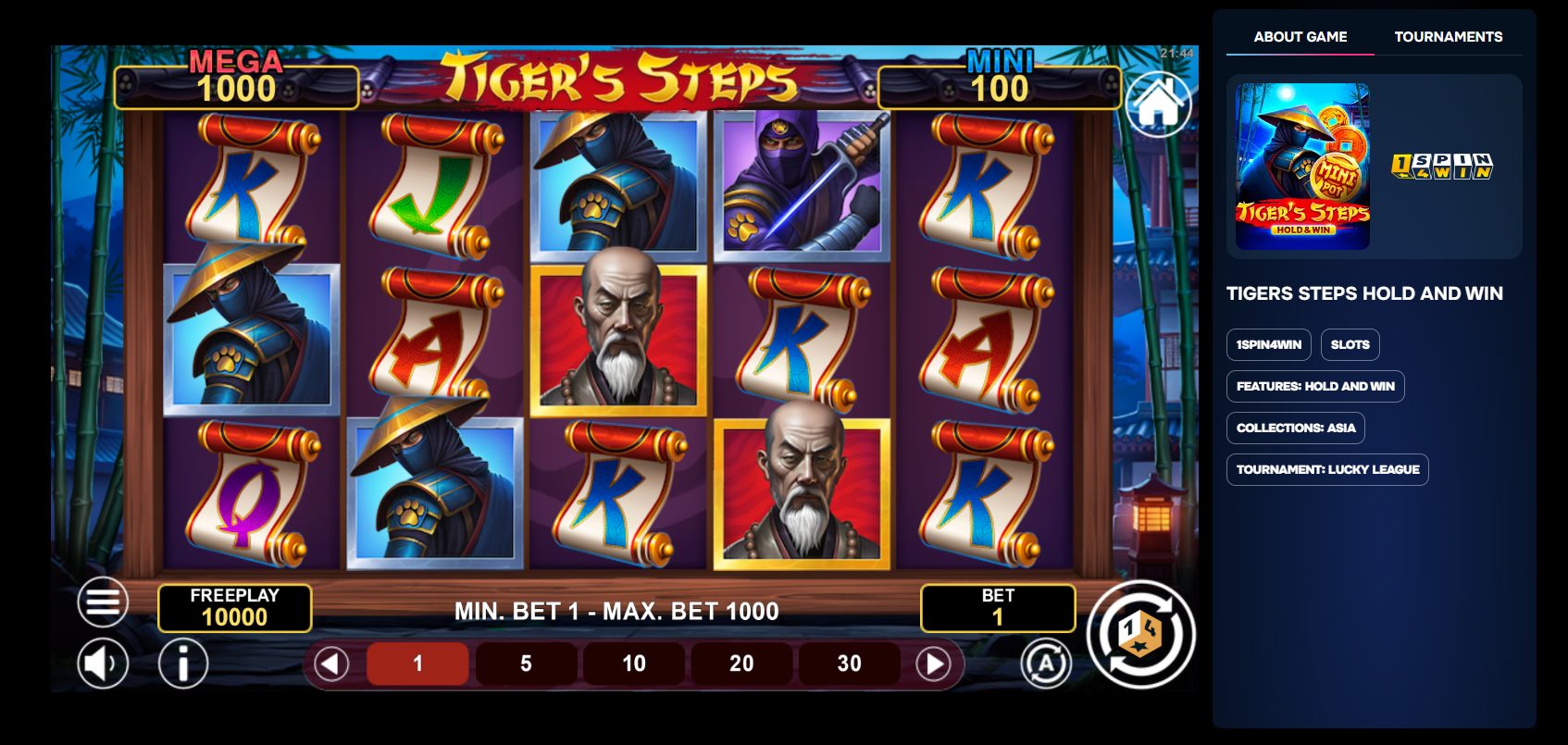This screenshot has height=745, width=1568.
Task: Open the About Game tab
Action: click(1300, 37)
